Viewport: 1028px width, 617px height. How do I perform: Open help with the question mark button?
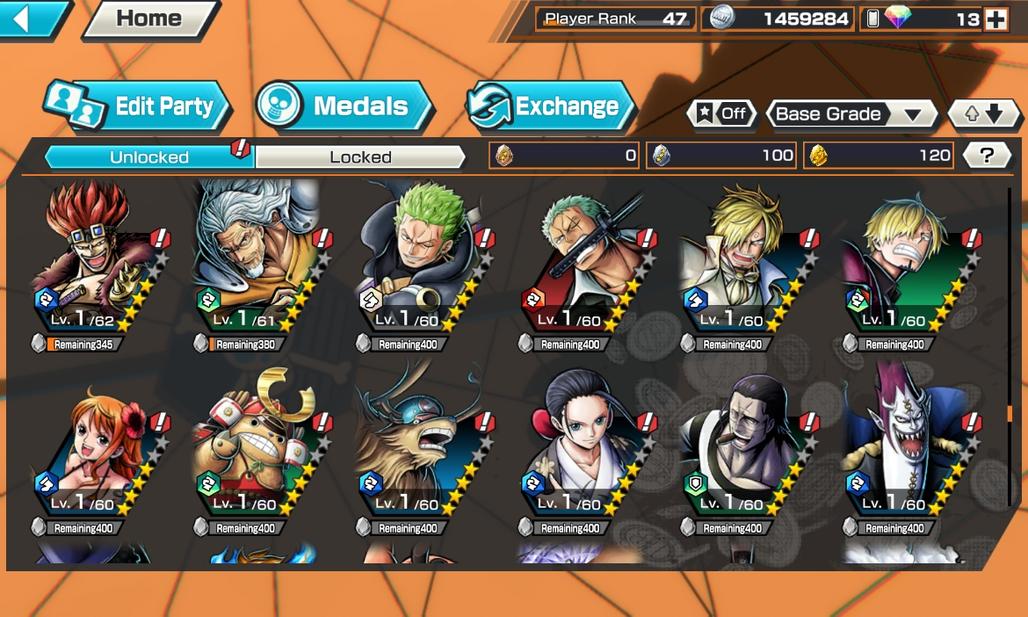click(987, 155)
